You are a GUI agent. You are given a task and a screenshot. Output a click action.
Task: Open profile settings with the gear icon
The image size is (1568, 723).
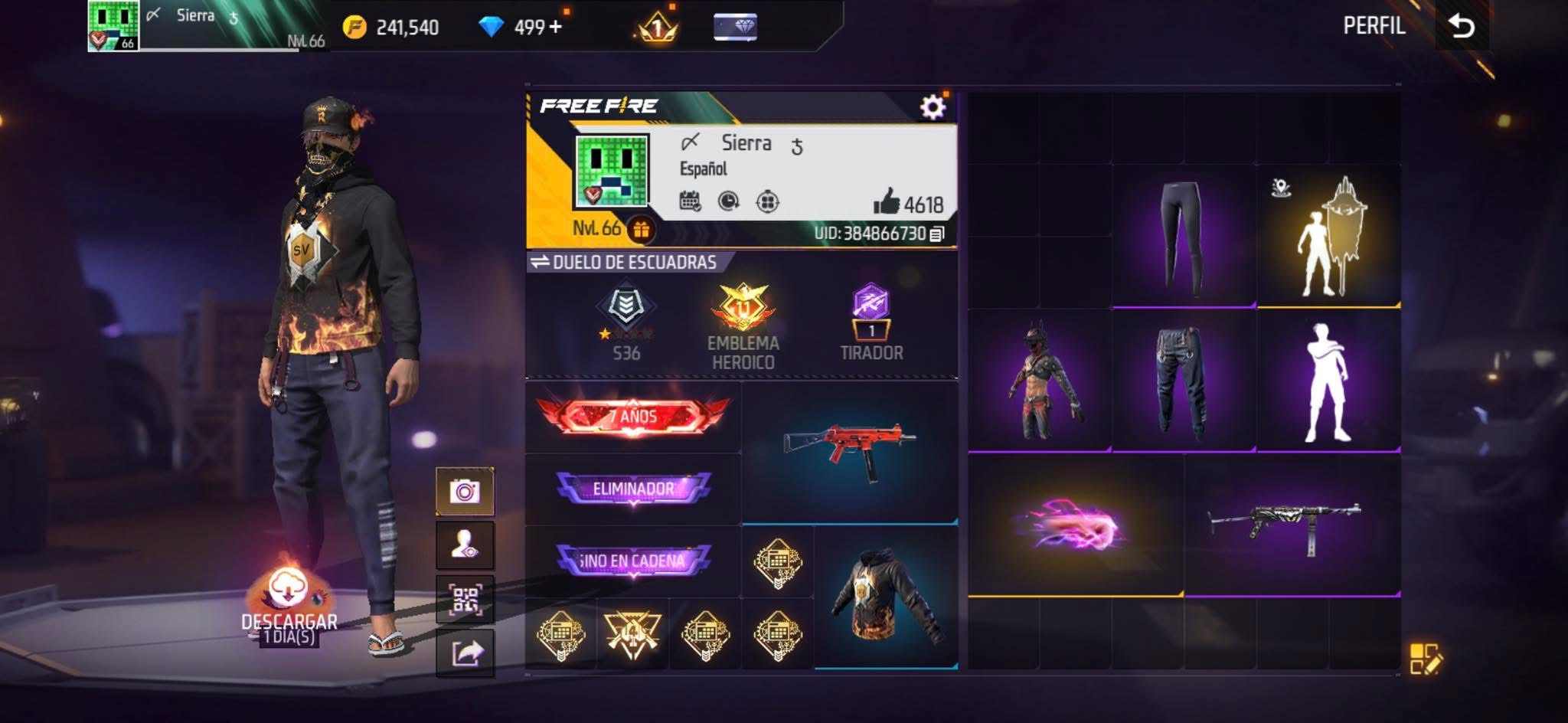tap(933, 107)
